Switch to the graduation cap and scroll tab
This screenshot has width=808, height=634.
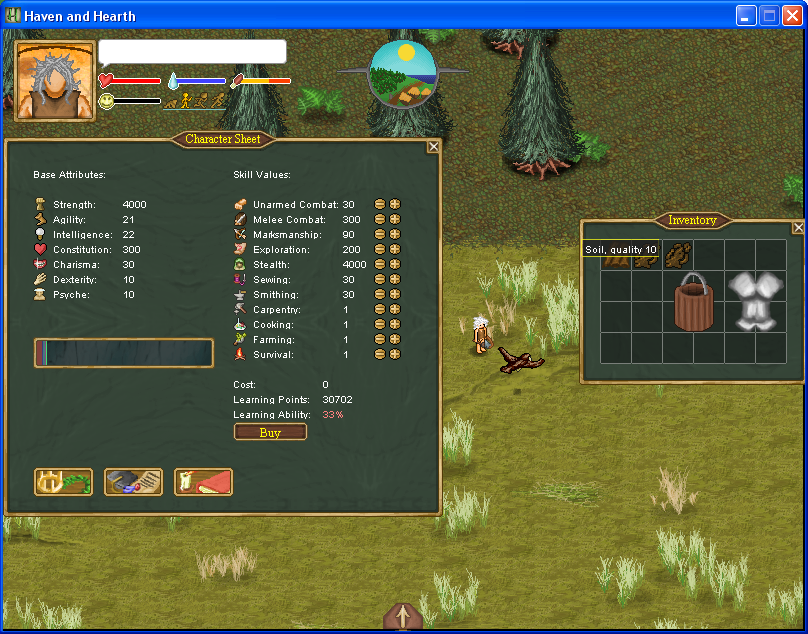(133, 482)
